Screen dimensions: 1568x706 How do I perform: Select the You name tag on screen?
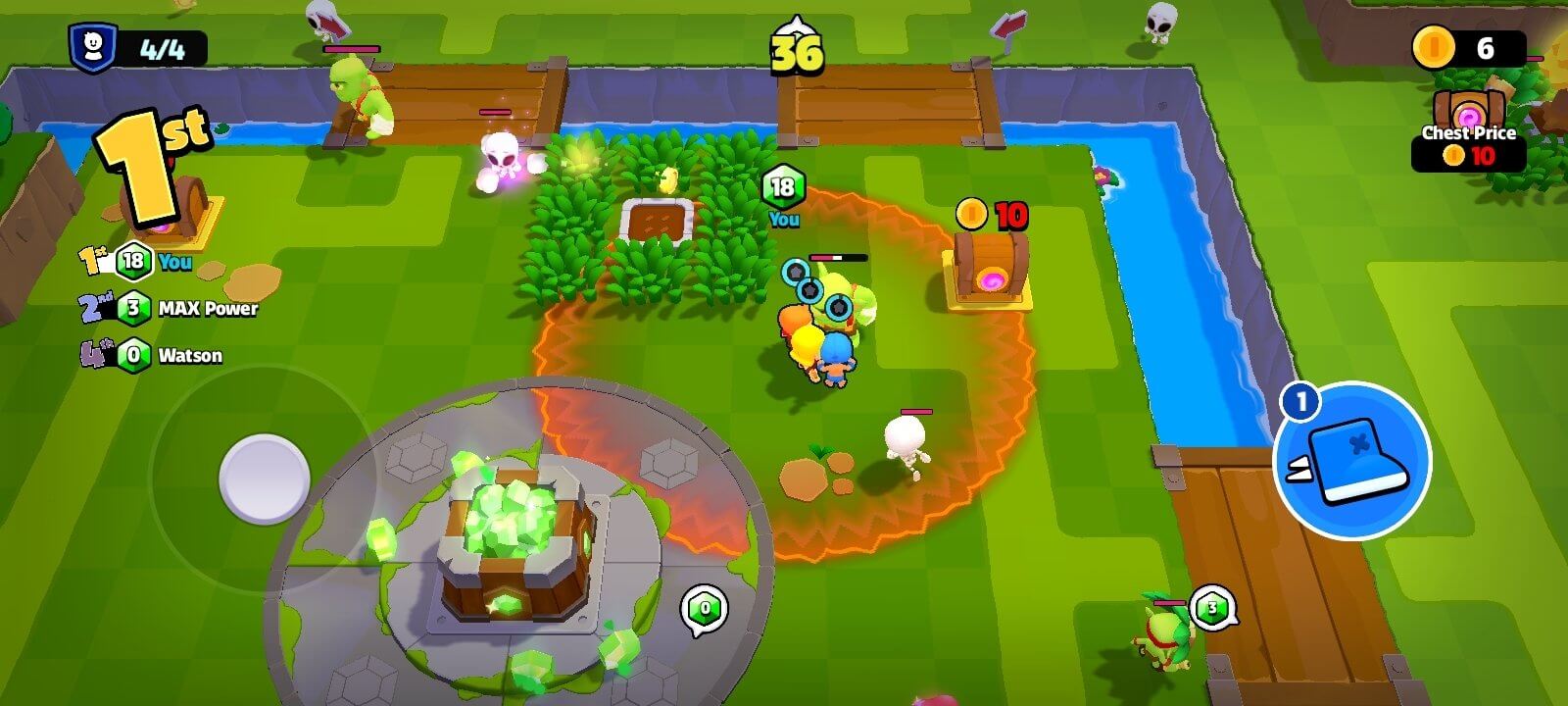coord(784,219)
